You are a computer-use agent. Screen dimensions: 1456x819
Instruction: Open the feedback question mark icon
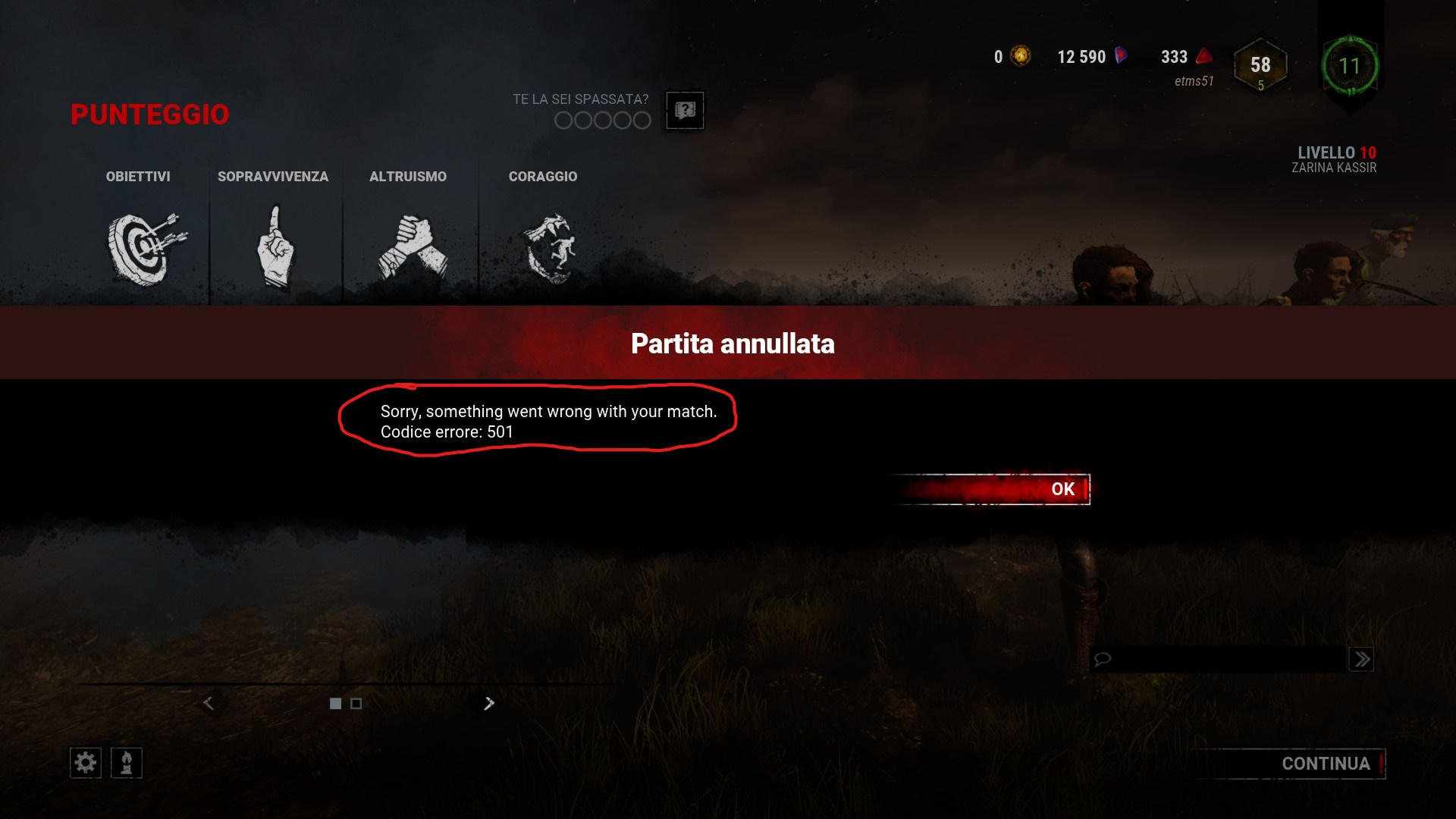coord(685,111)
